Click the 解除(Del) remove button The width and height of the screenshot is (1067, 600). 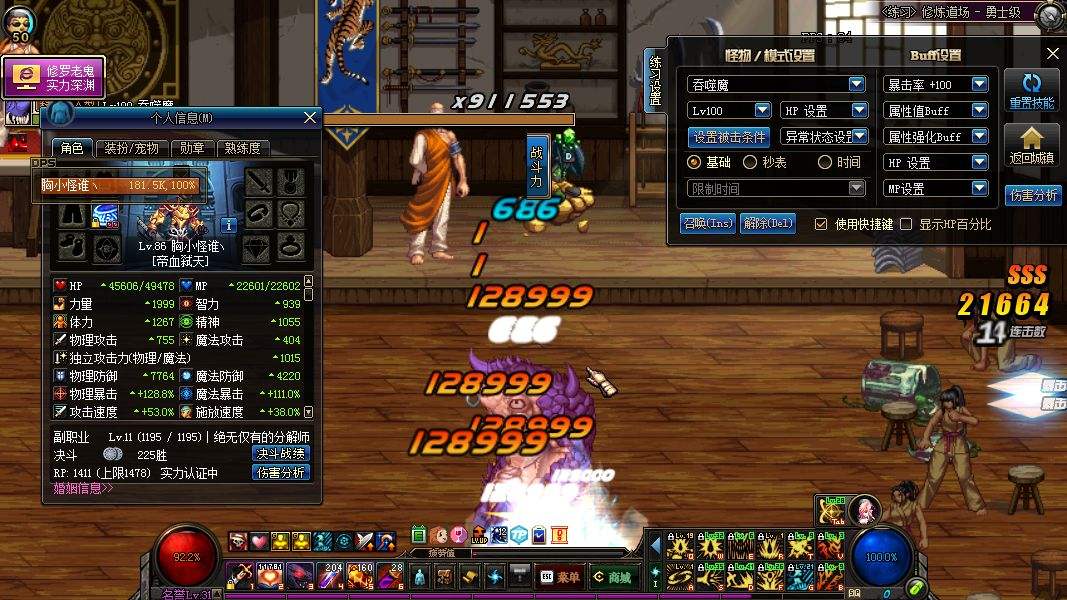(768, 224)
